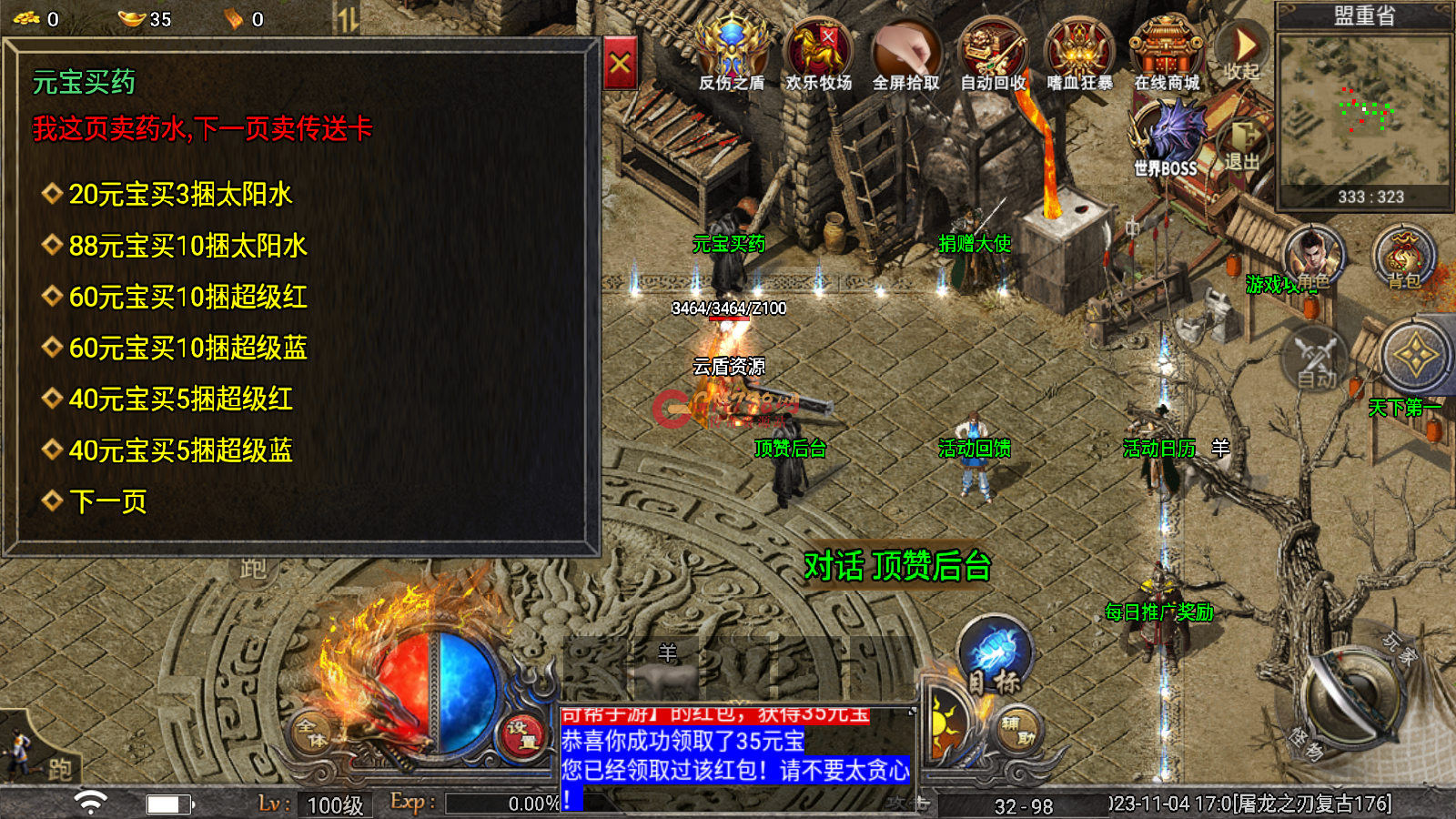The image size is (1456, 819).
Task: Buy 3 bundles of 太阳水 for 20 元宝
Action: coord(180,195)
